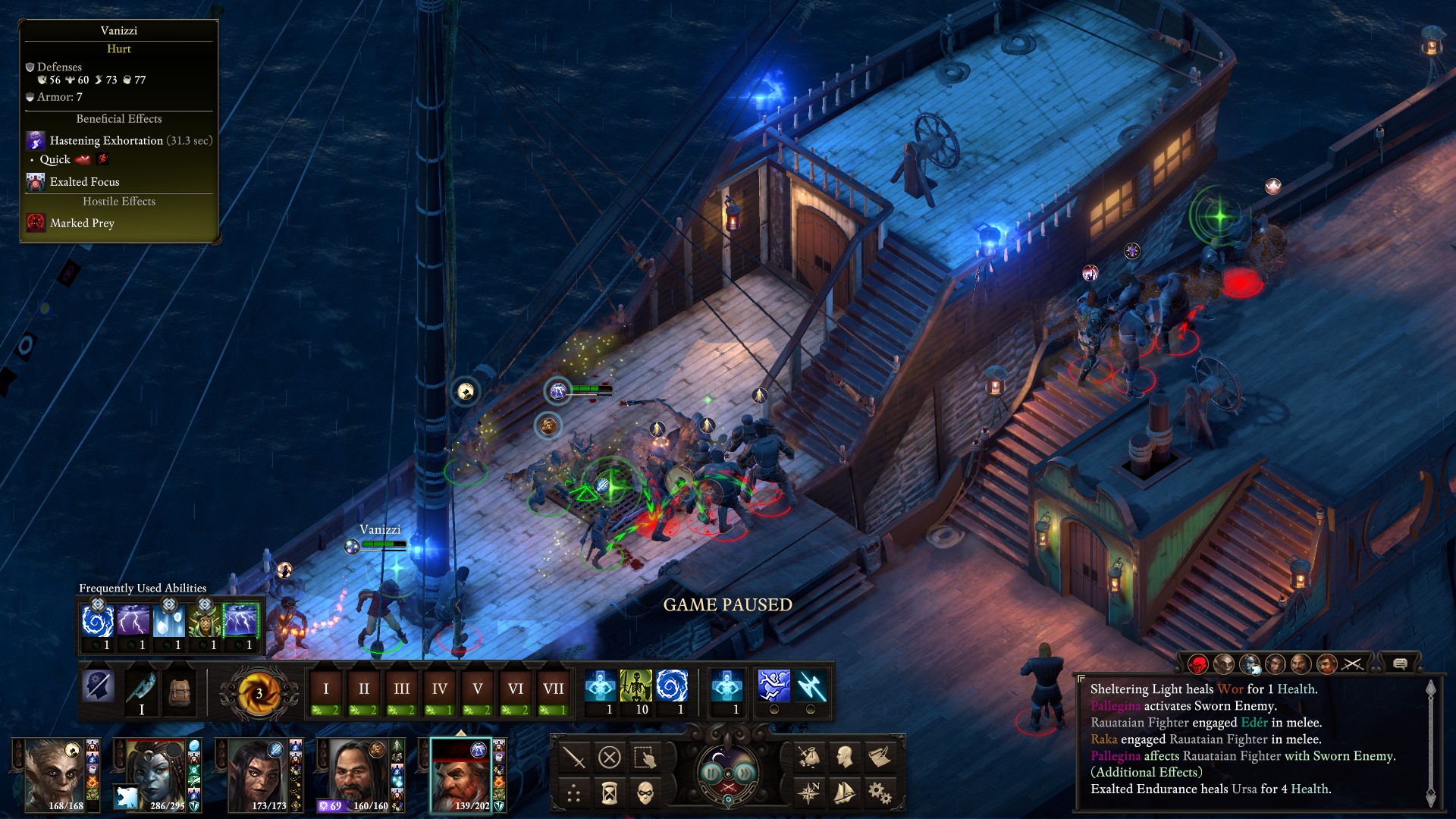Cancel current action with the circled X

tap(609, 757)
